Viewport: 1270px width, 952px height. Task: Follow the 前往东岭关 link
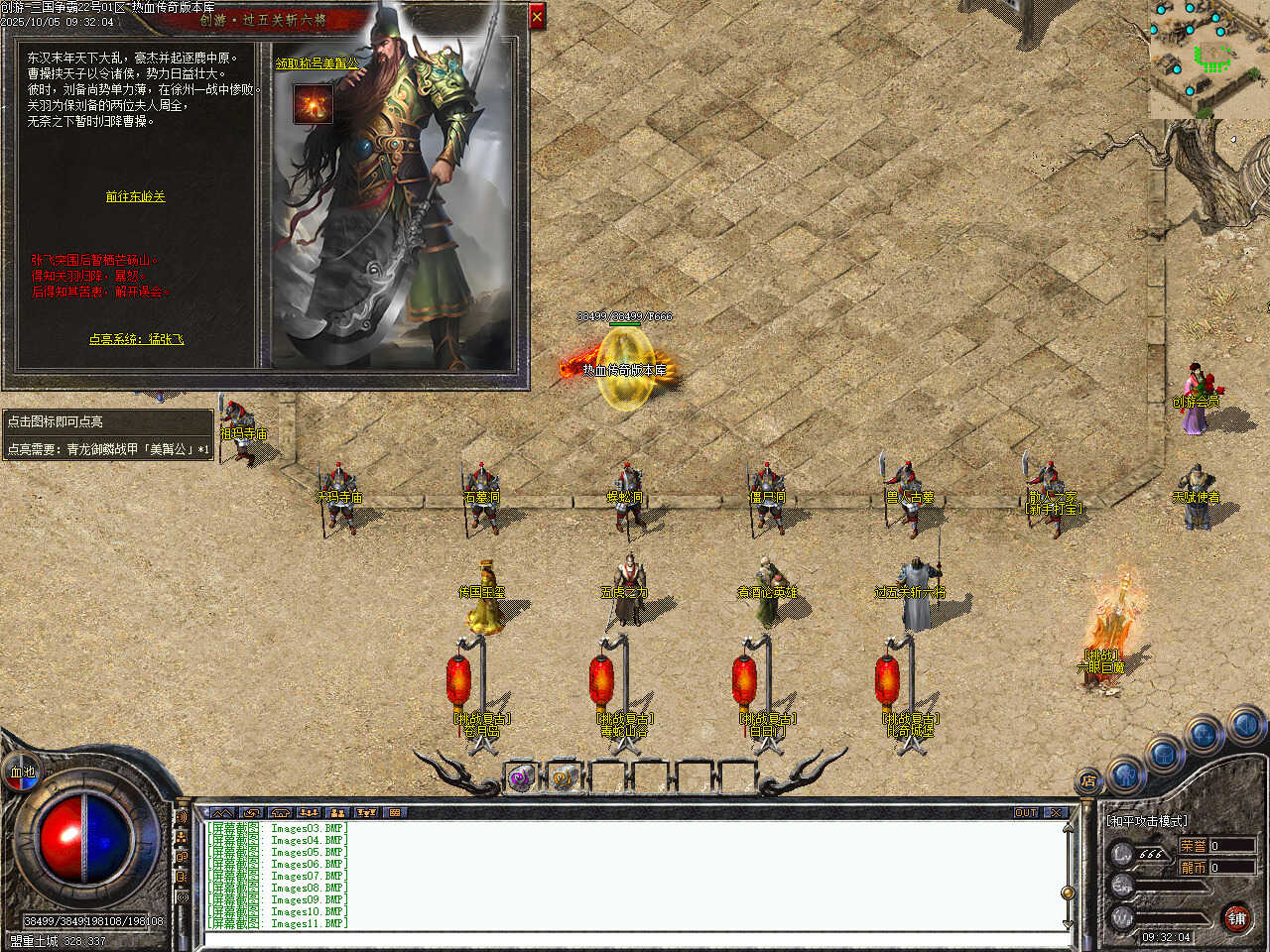pyautogui.click(x=136, y=196)
